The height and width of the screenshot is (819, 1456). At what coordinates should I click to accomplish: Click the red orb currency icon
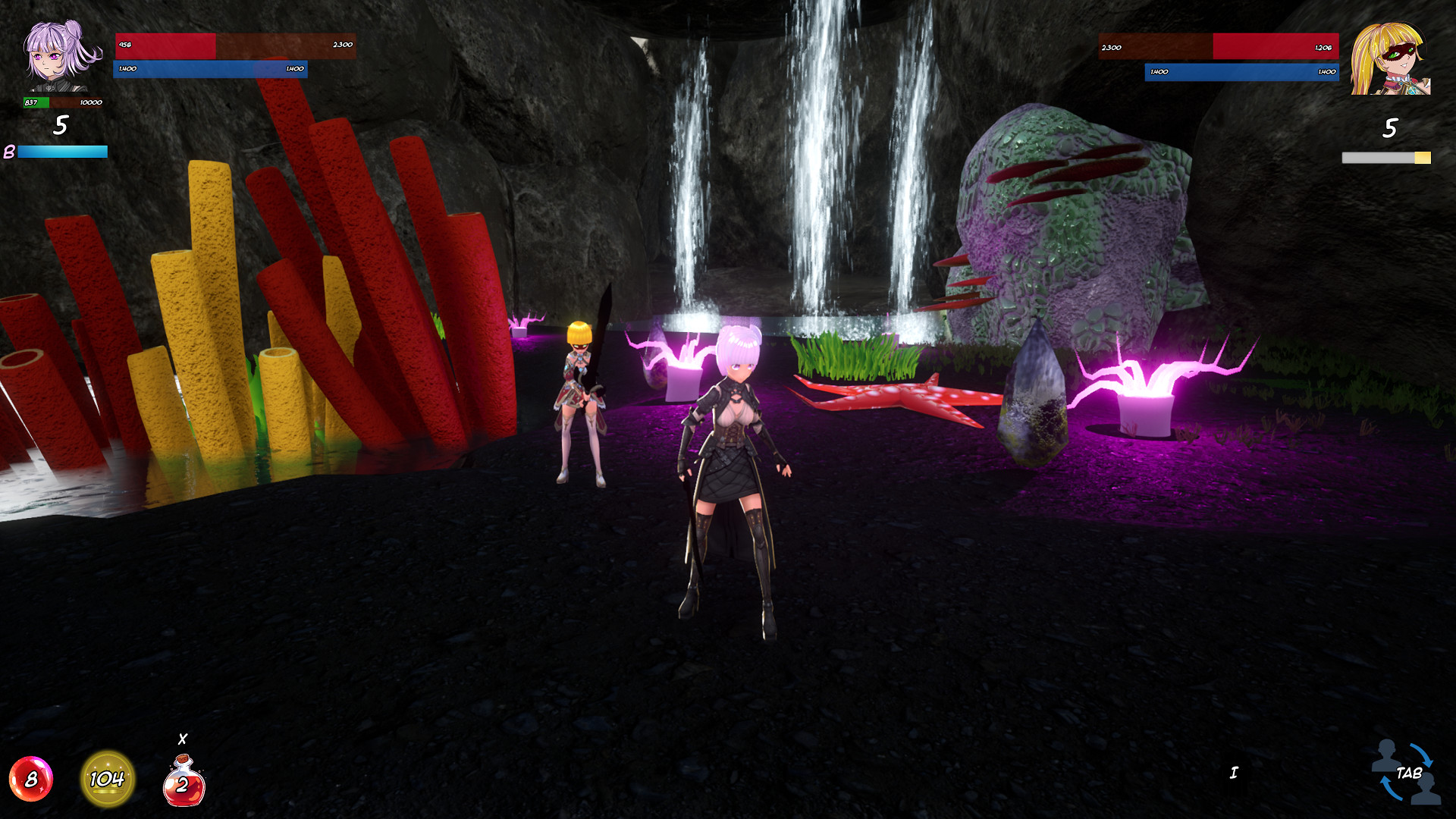pos(32,778)
